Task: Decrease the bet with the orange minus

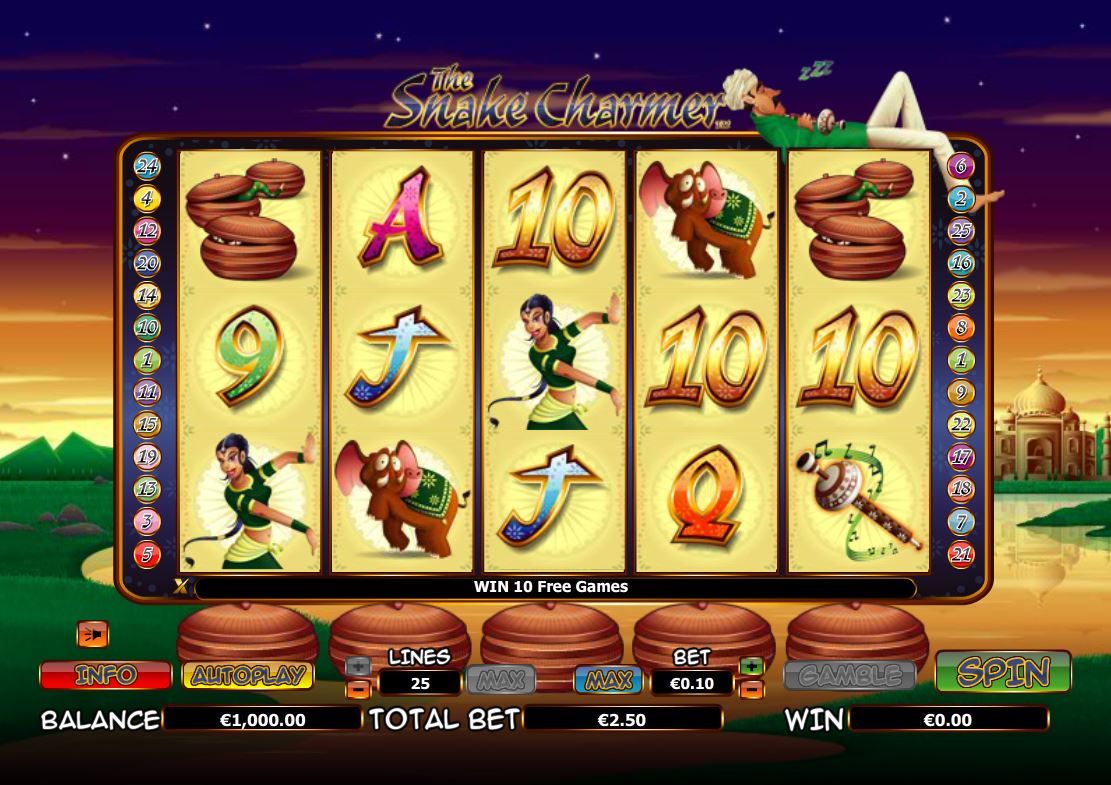Action: [751, 689]
